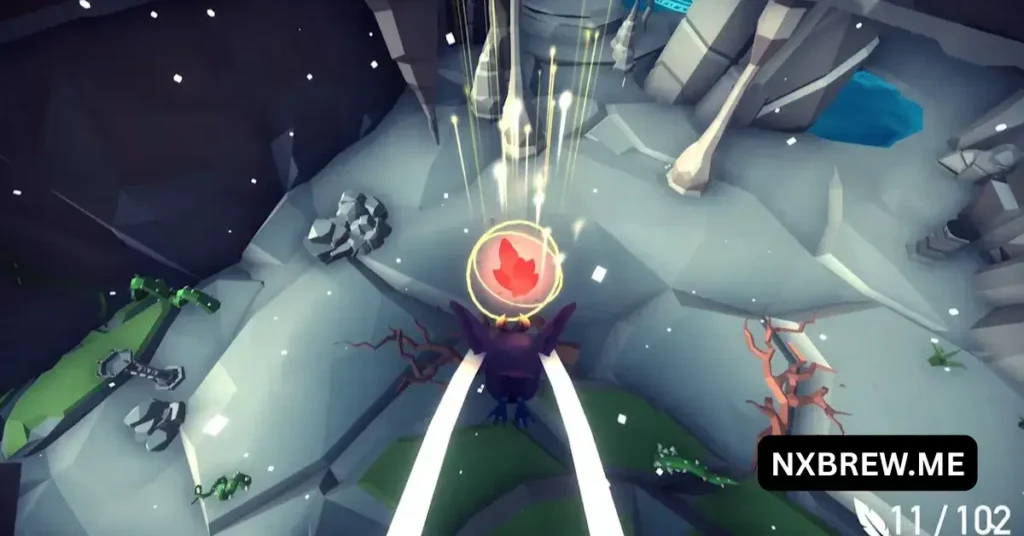Image resolution: width=1024 pixels, height=536 pixels.
Task: Click the NXBREW.ME watermark badge
Action: pos(866,463)
